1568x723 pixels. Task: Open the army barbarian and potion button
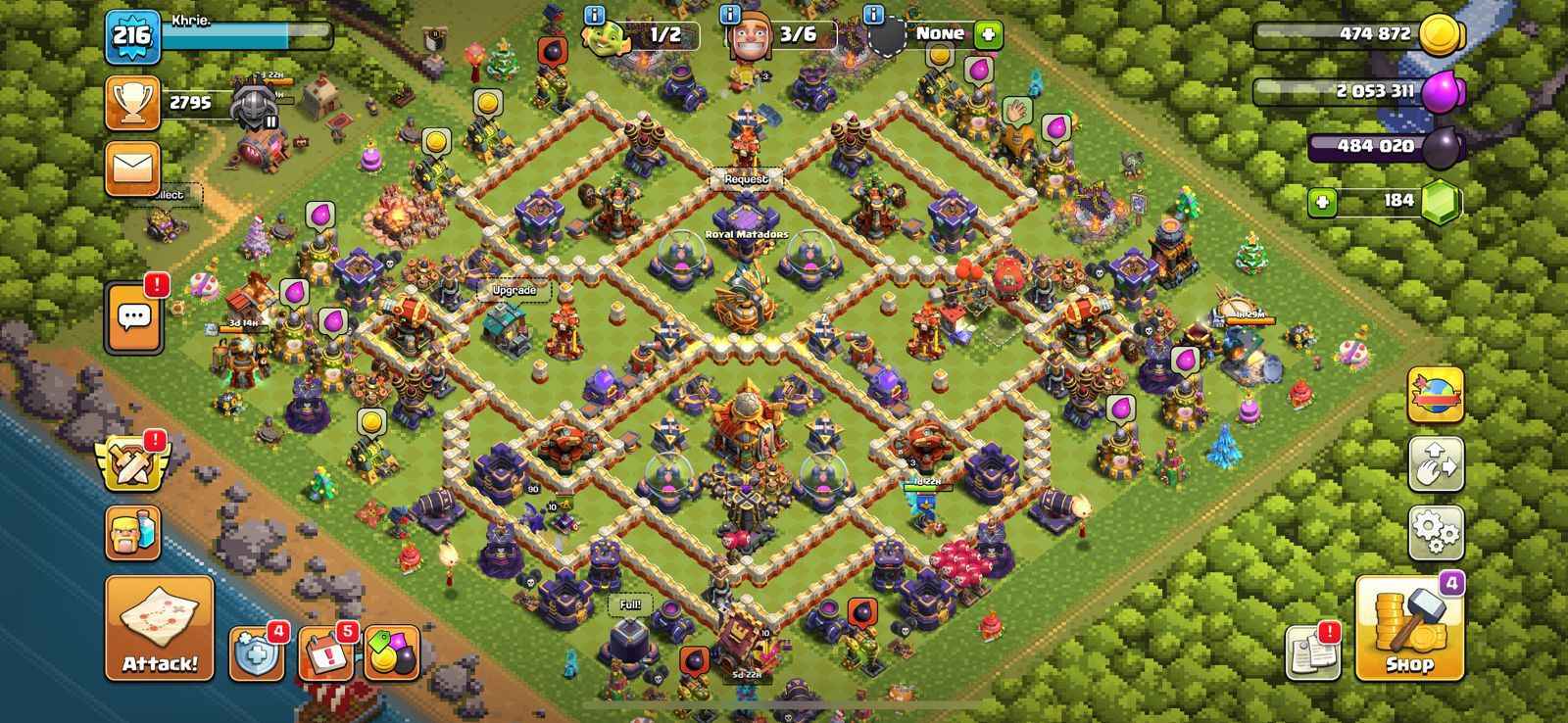[132, 532]
